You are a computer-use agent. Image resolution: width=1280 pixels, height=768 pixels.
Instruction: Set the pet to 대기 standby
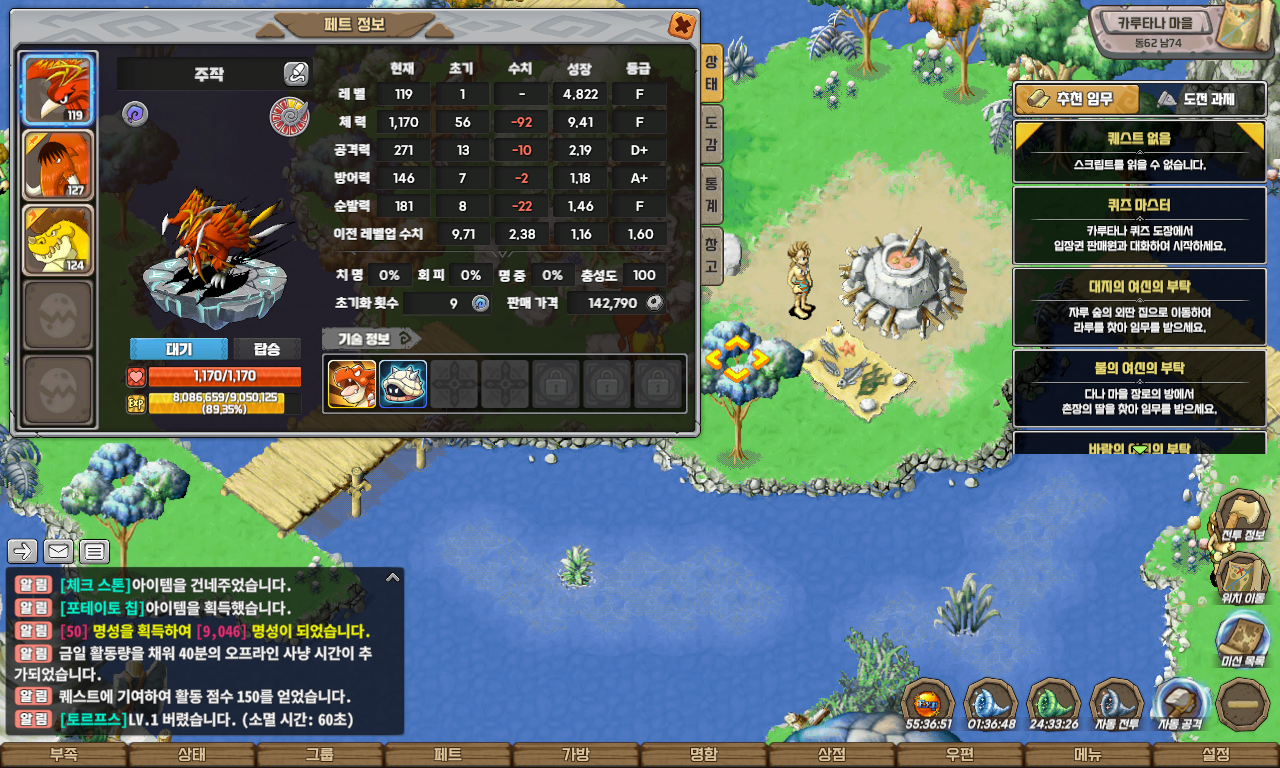coord(178,349)
